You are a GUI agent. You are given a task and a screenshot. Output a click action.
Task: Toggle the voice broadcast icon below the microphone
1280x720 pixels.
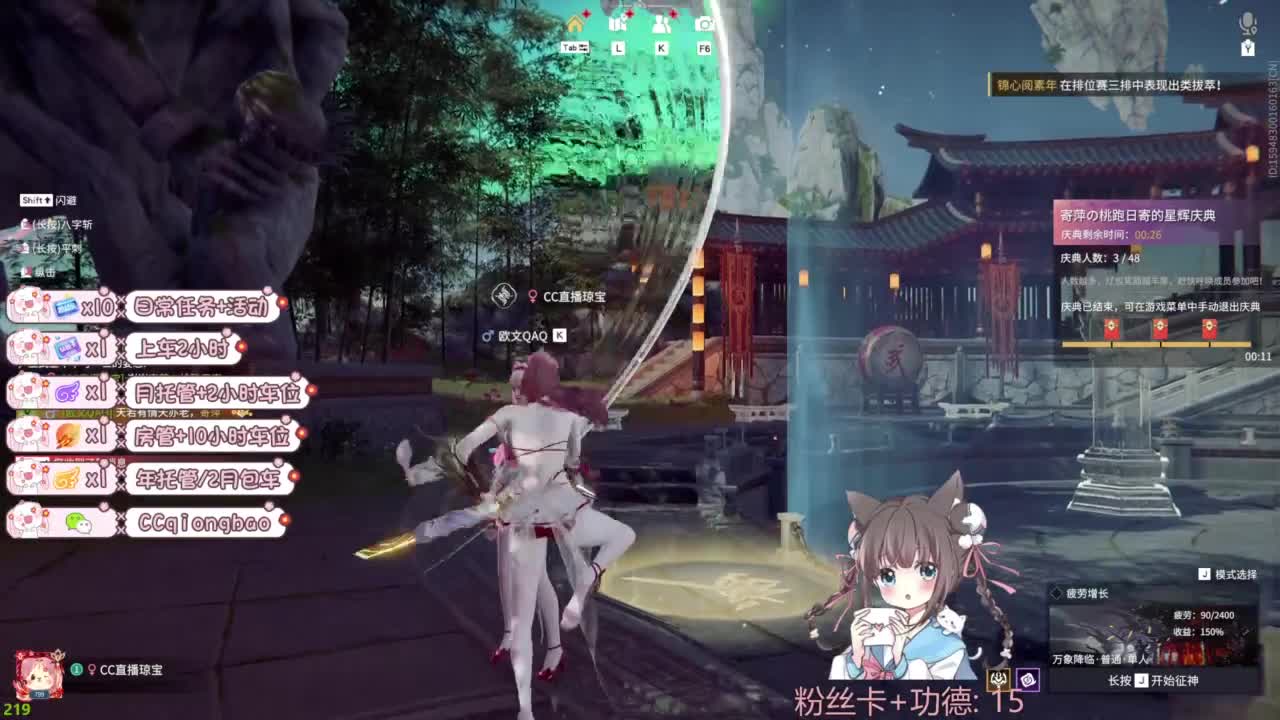pyautogui.click(x=1246, y=48)
